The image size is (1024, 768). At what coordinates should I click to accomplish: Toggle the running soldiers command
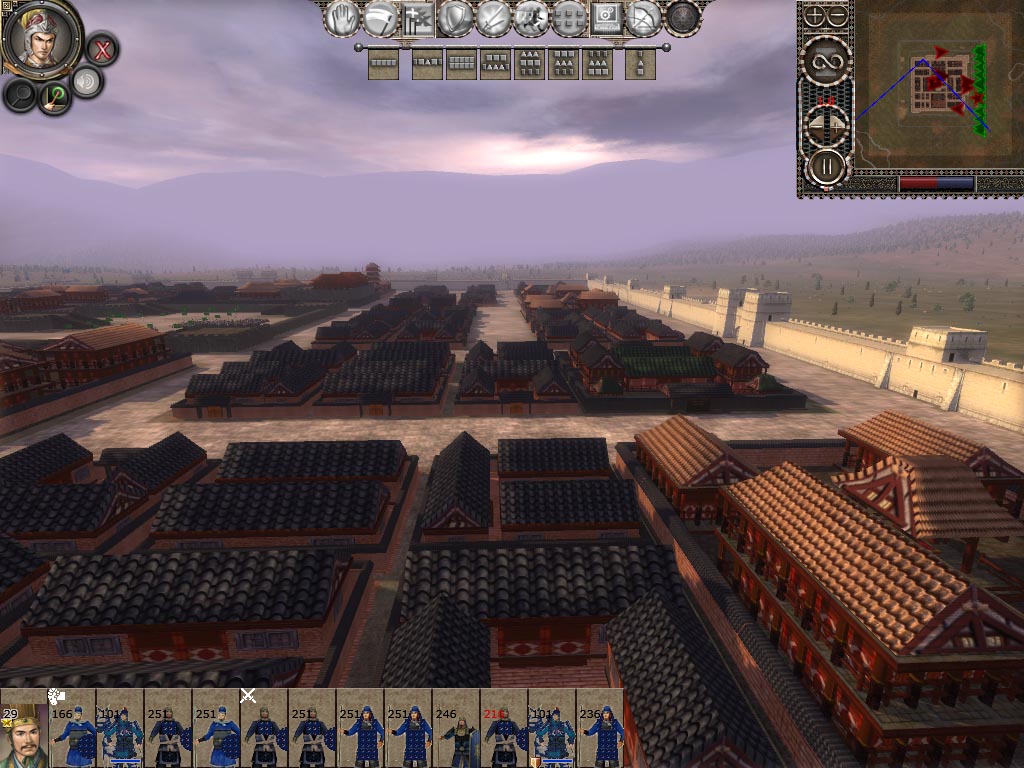(531, 18)
